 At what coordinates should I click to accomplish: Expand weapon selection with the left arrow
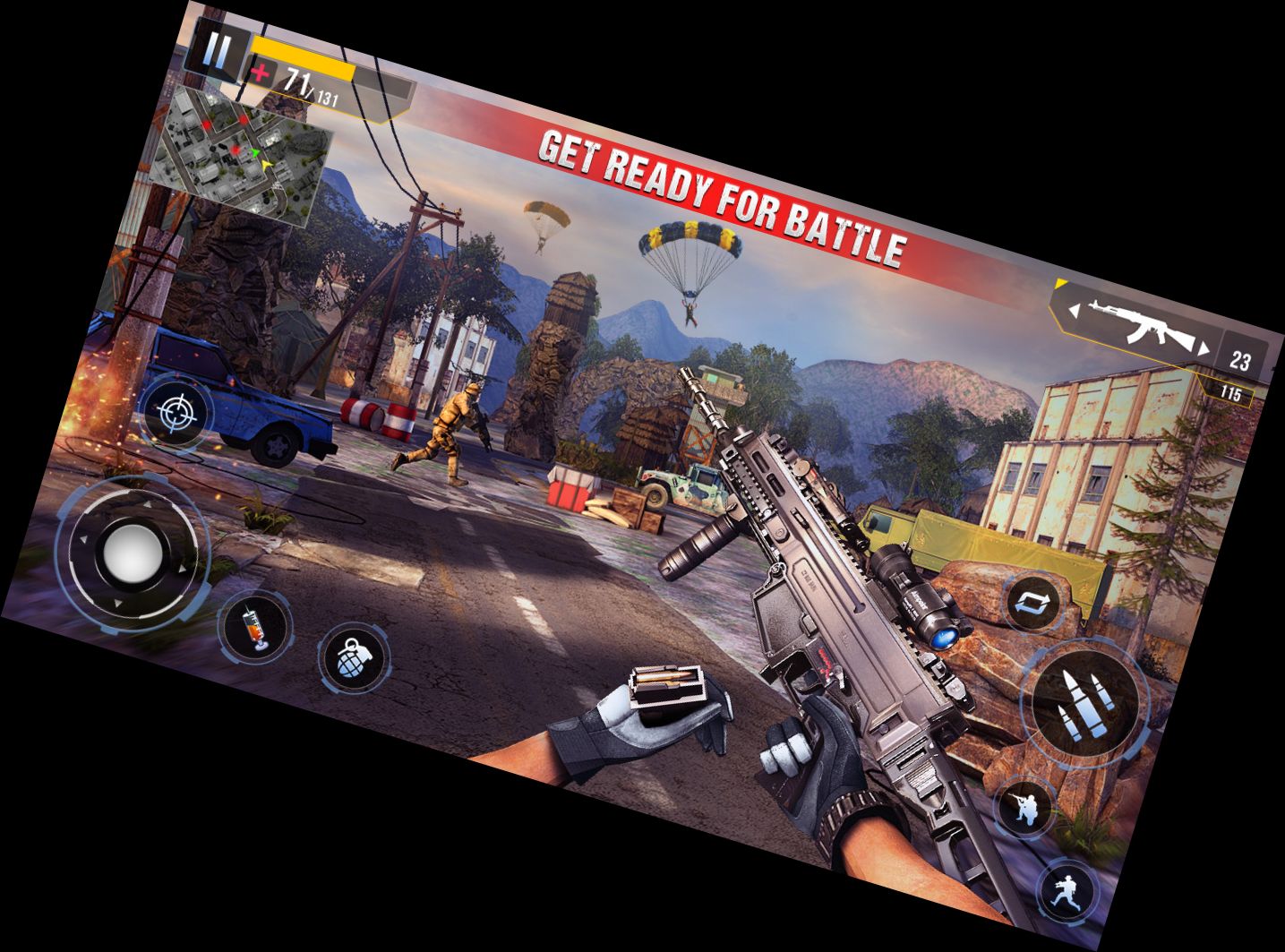pyautogui.click(x=1074, y=310)
